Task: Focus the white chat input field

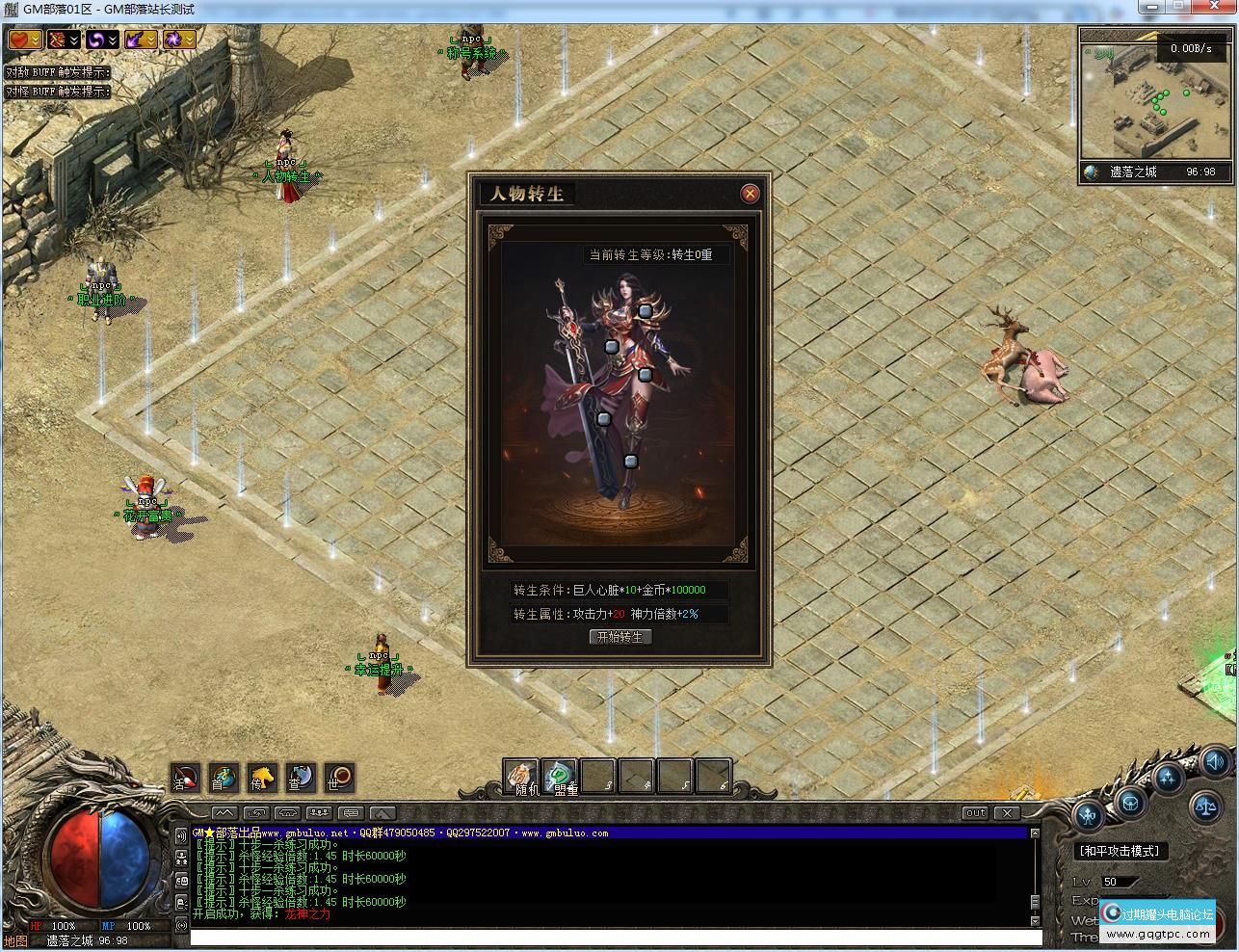Action: (617, 938)
